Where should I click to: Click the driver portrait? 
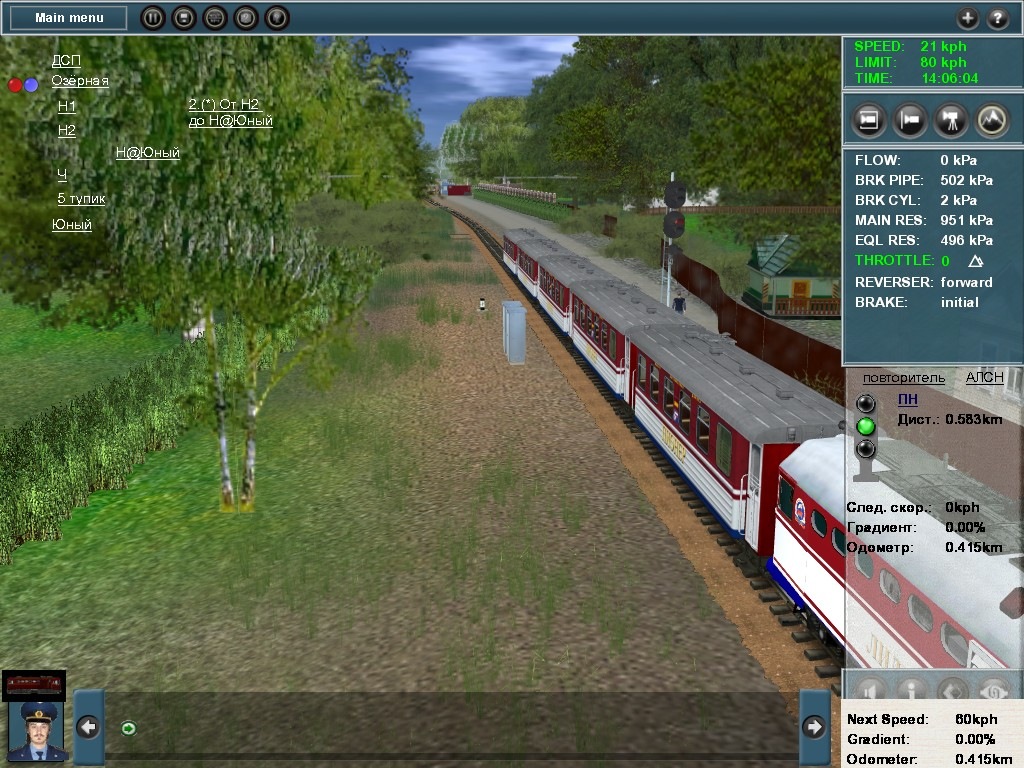[x=36, y=730]
